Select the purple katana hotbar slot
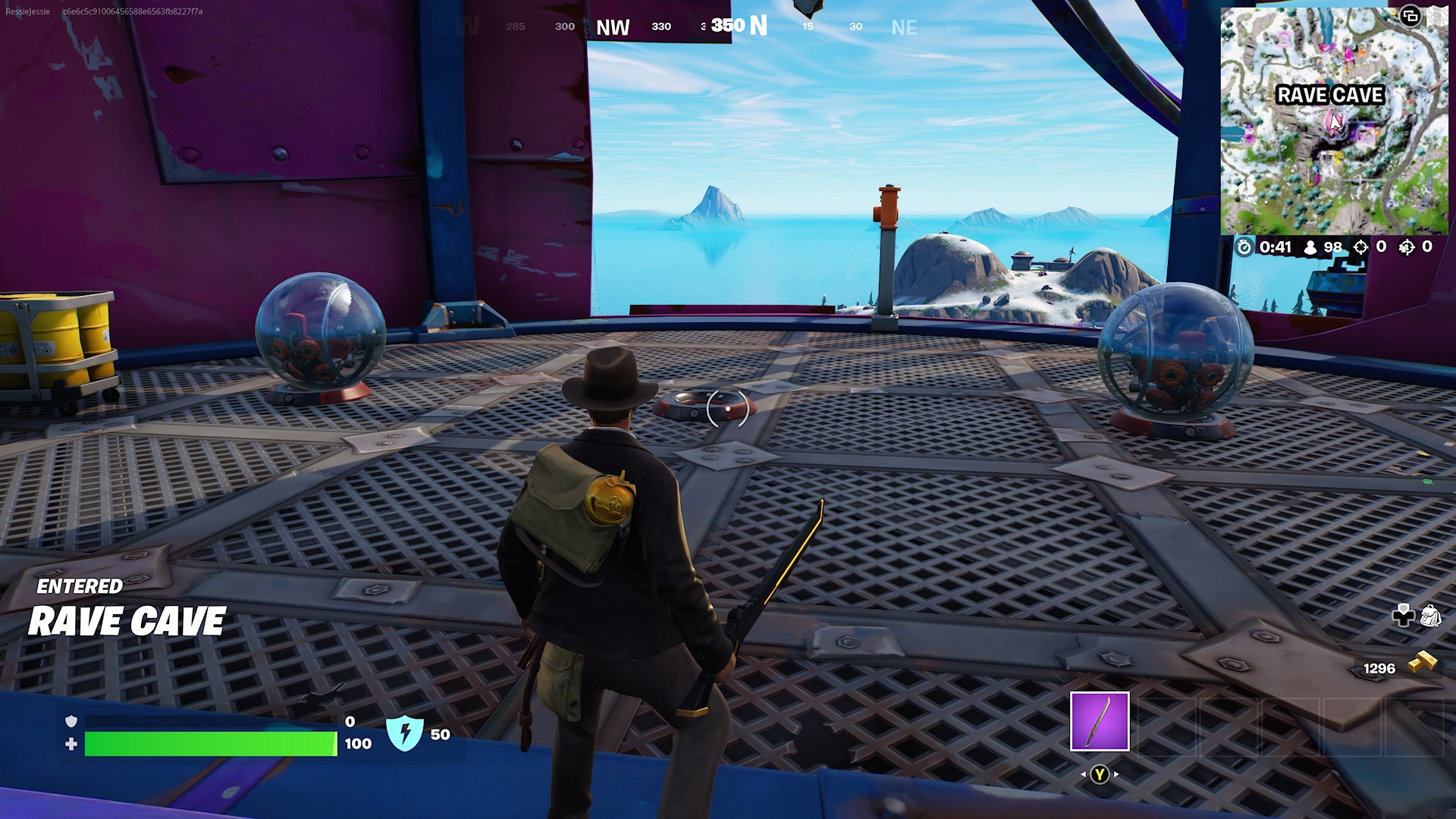Viewport: 1456px width, 819px height. point(1099,721)
